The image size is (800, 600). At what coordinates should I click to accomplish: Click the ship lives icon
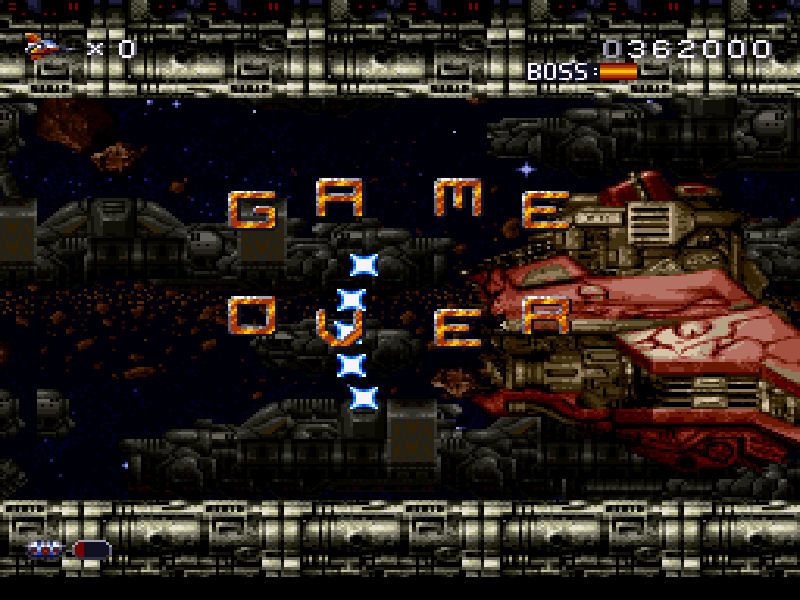[x=44, y=46]
